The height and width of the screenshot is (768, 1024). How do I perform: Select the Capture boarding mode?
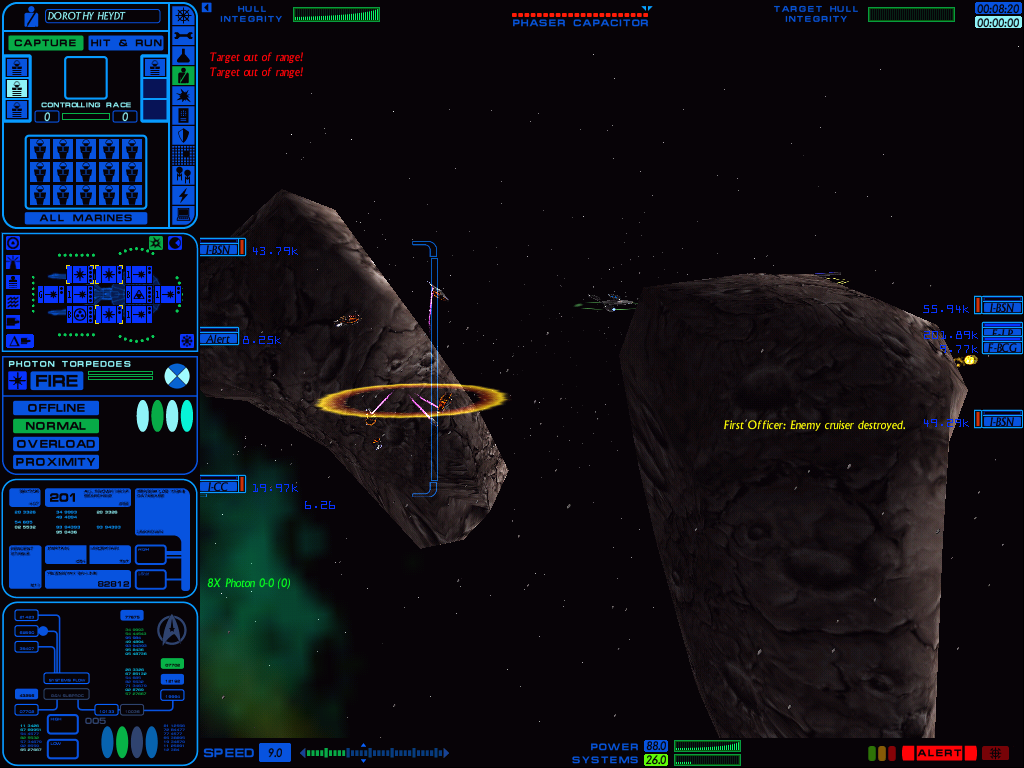tap(46, 43)
